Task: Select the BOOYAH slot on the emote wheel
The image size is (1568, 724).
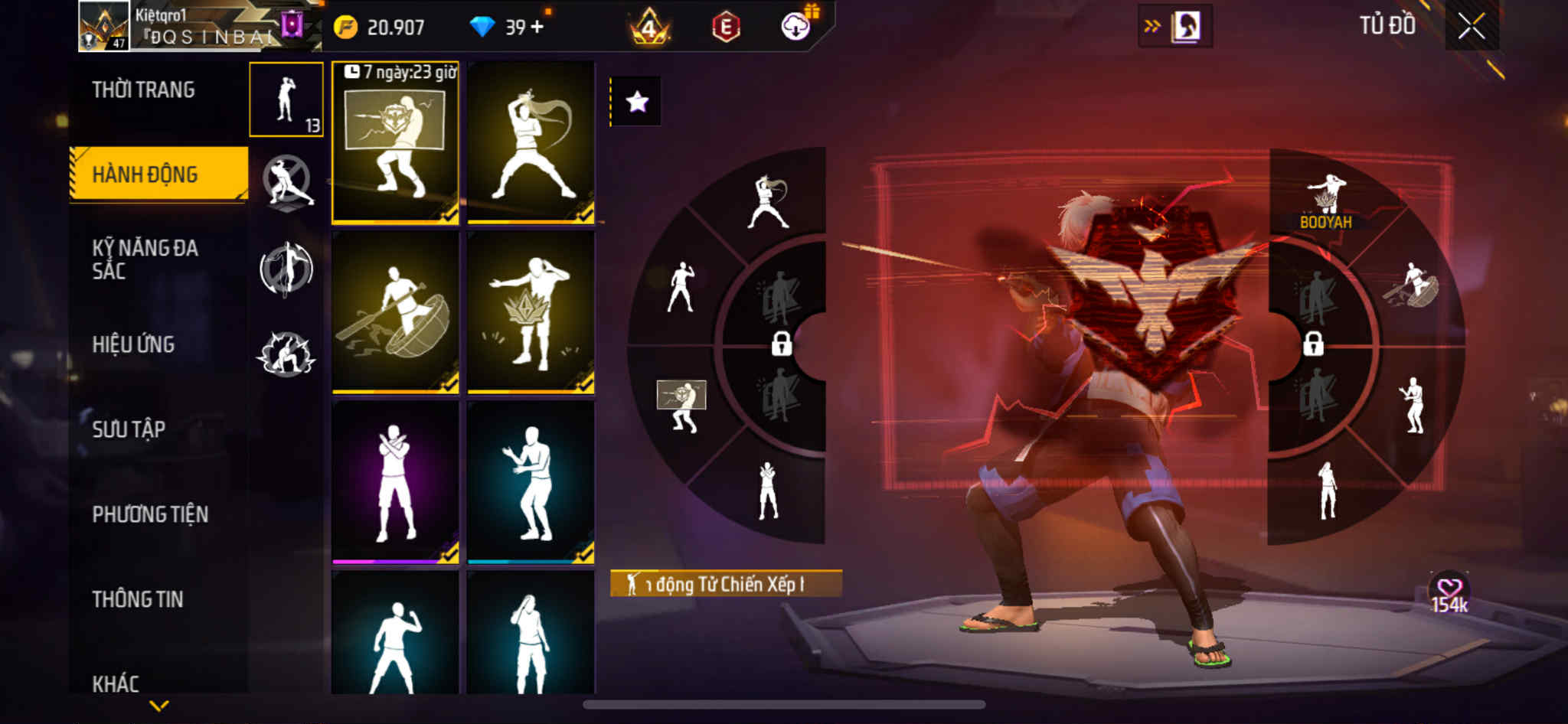Action: click(1326, 201)
